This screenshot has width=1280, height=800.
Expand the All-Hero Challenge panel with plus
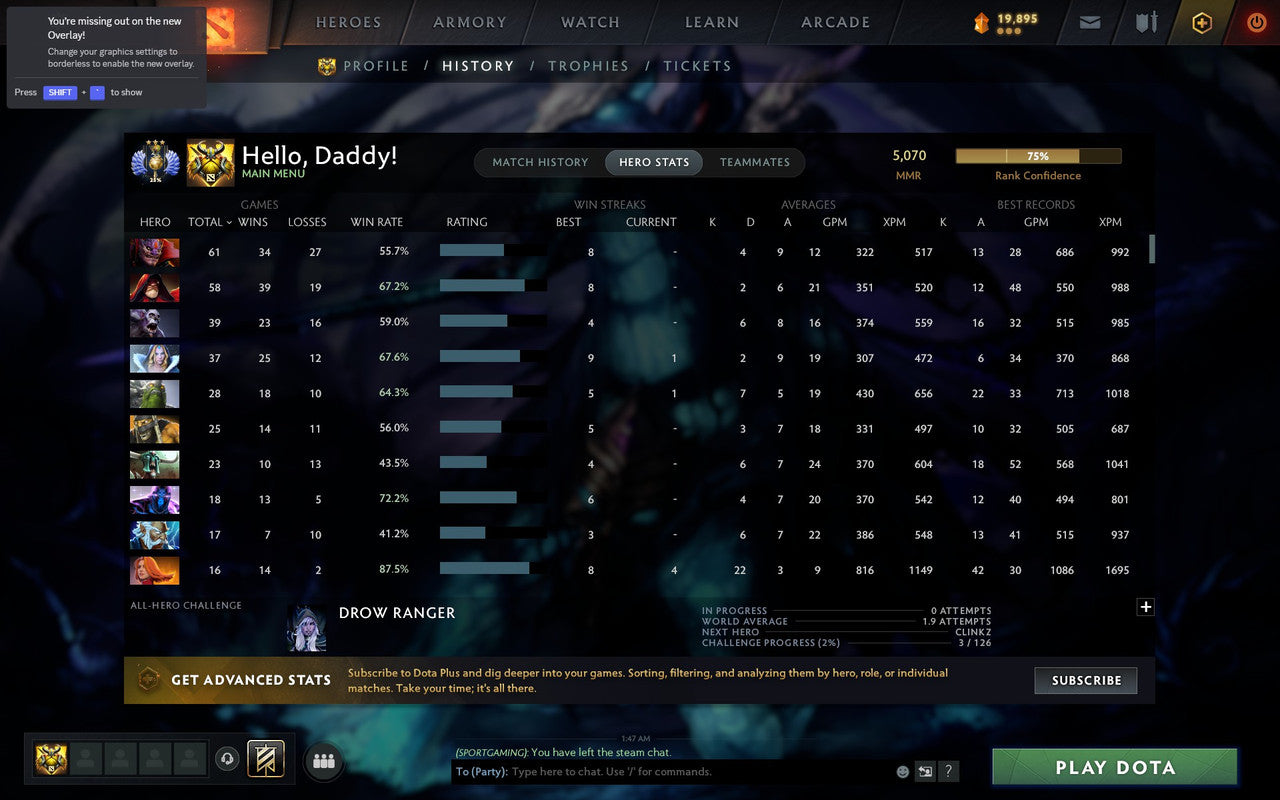(x=1146, y=607)
